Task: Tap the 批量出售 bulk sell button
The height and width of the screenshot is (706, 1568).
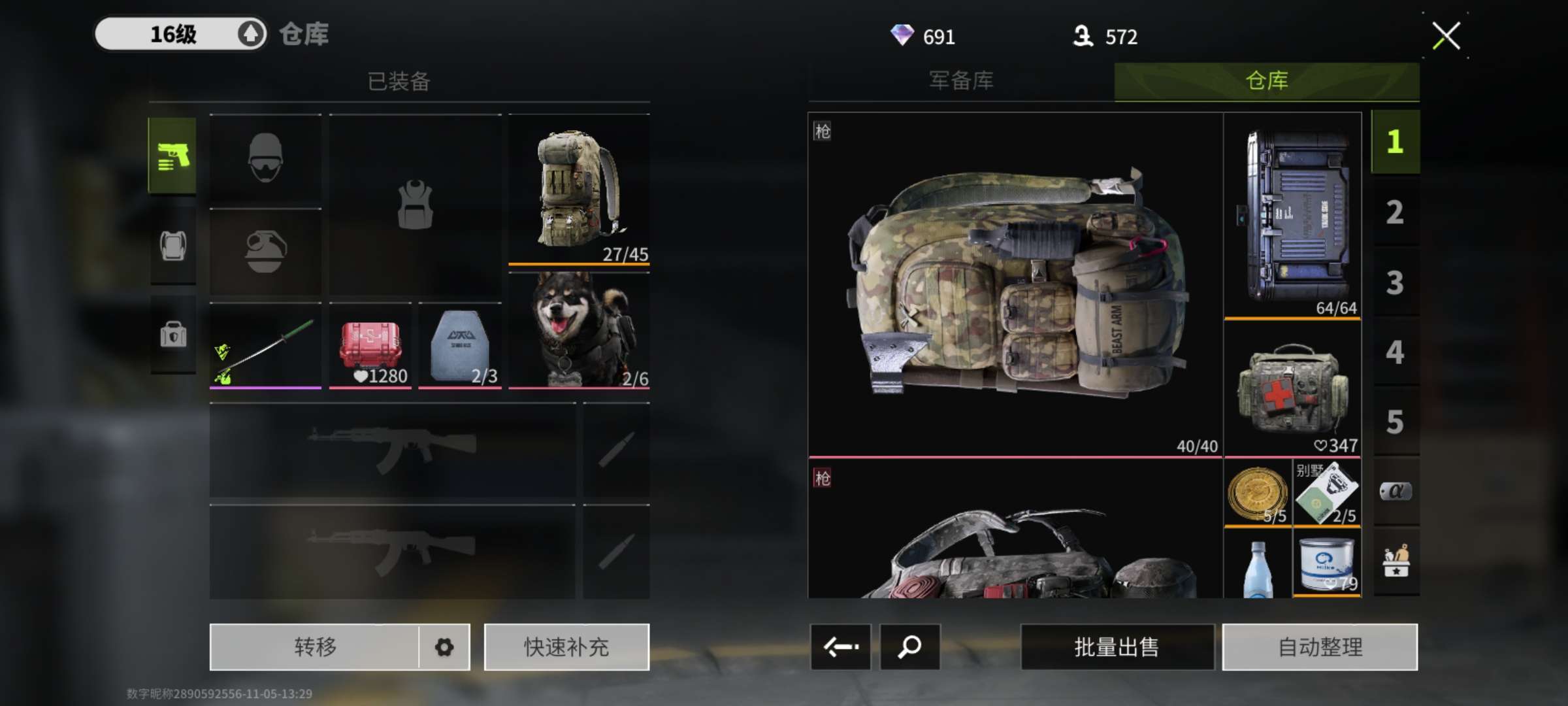Action: (1117, 647)
